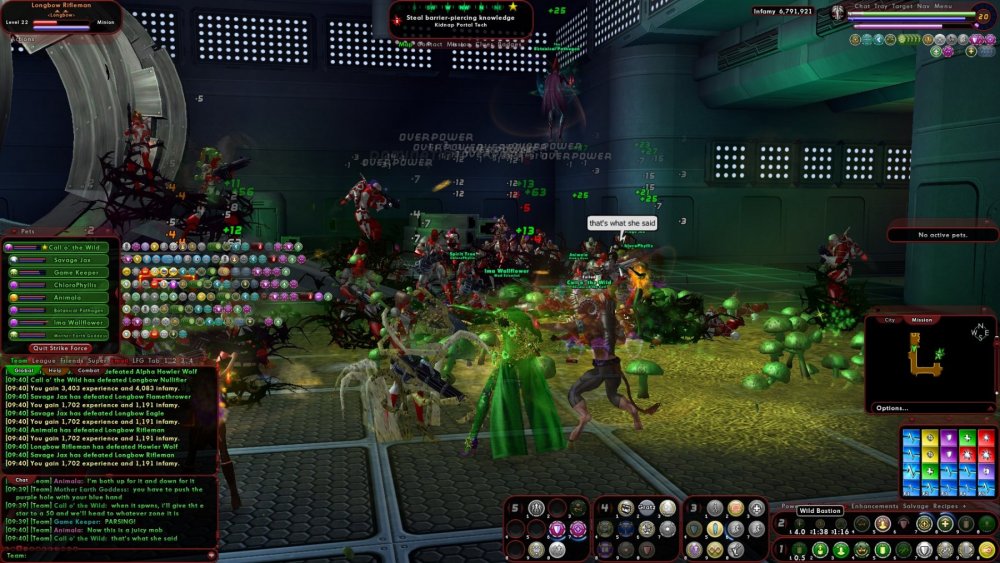Choose teammate Animala from team window
1000x563 pixels.
click(x=67, y=297)
